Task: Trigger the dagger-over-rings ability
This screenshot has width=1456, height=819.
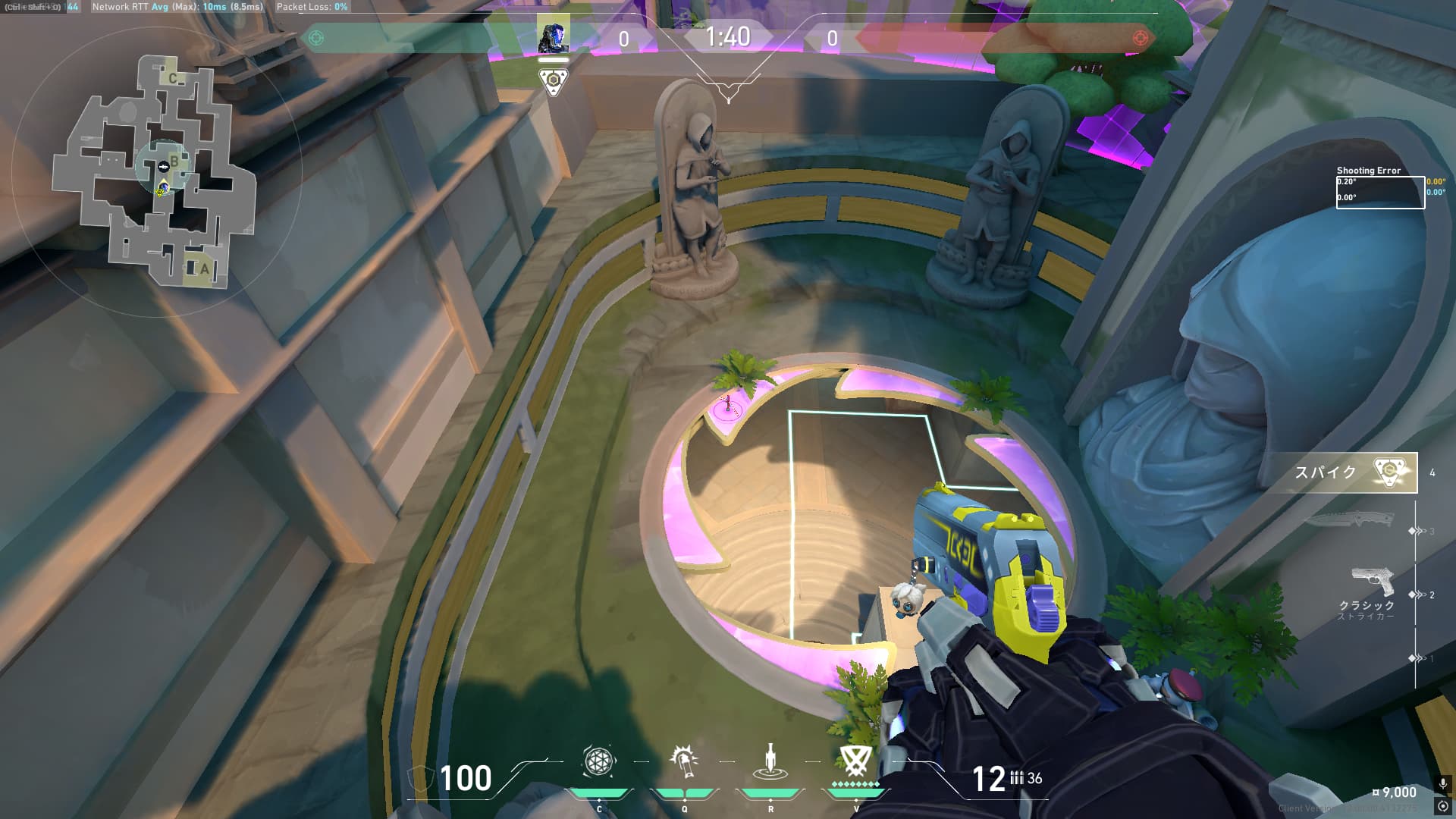Action: pos(770,761)
